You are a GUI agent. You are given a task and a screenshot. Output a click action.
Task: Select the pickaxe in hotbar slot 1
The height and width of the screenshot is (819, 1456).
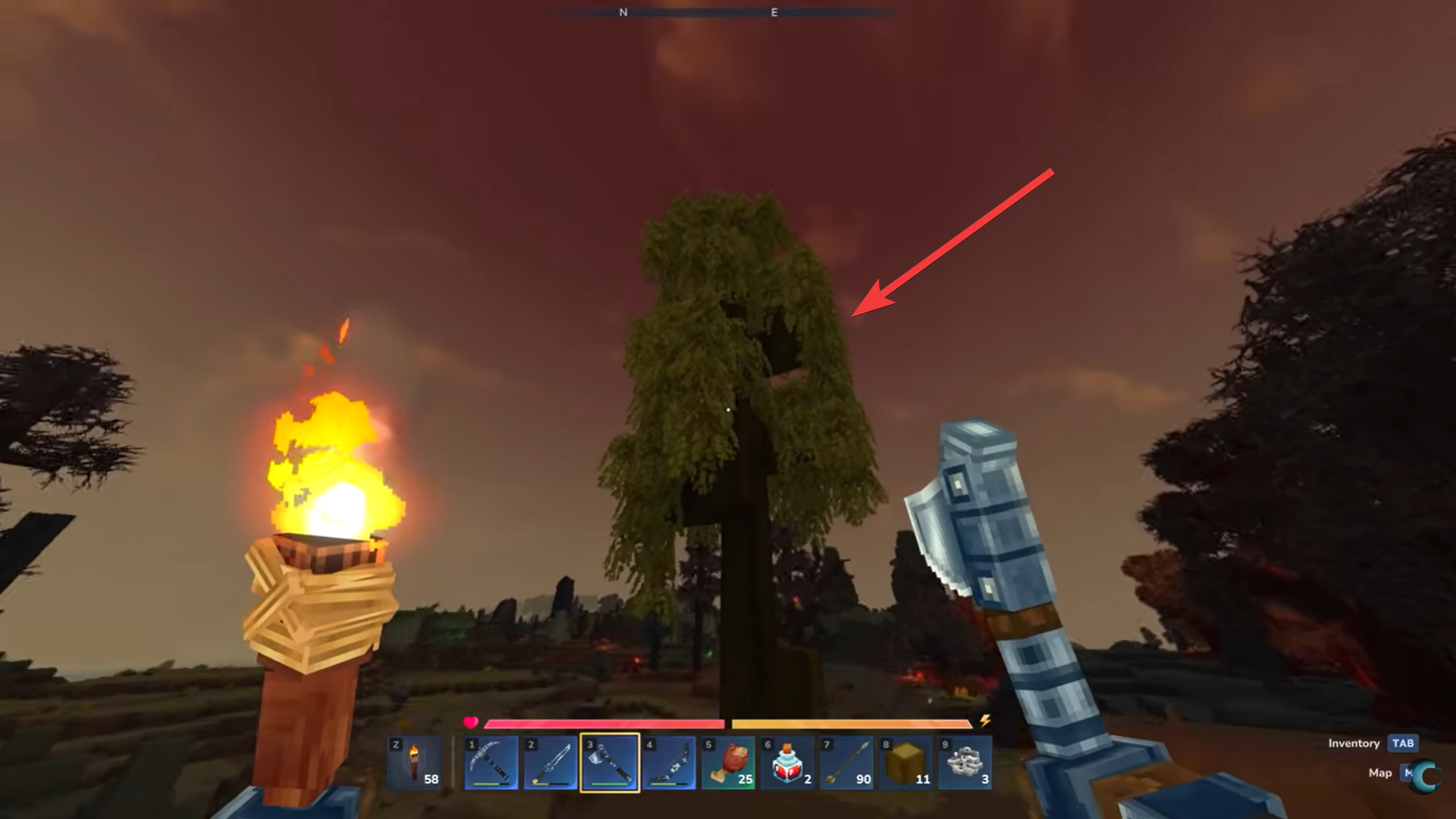(491, 762)
